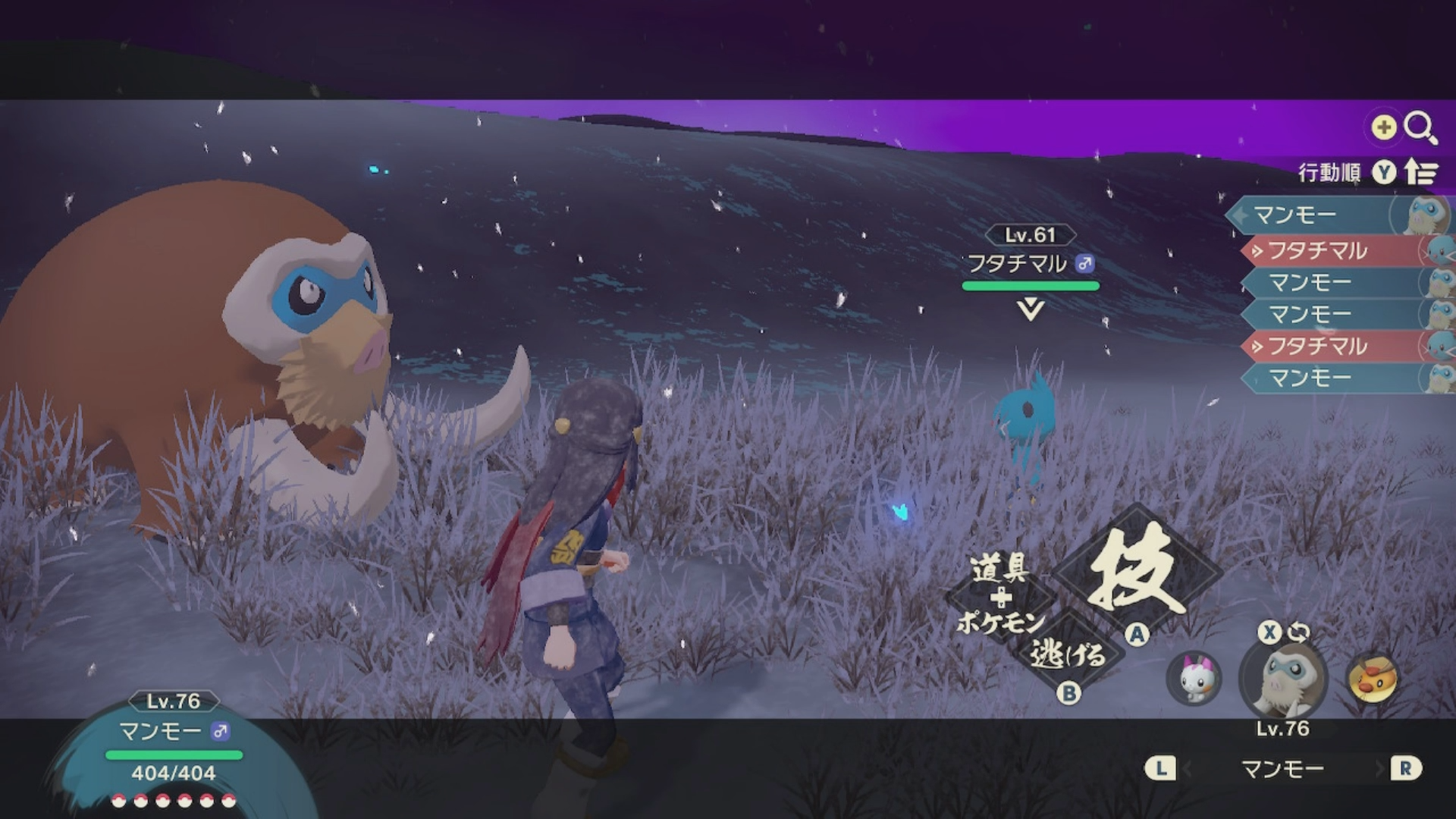Viewport: 1456px width, 819px height.
Task: Select the Mamoswine party portrait
Action: pyautogui.click(x=1283, y=679)
